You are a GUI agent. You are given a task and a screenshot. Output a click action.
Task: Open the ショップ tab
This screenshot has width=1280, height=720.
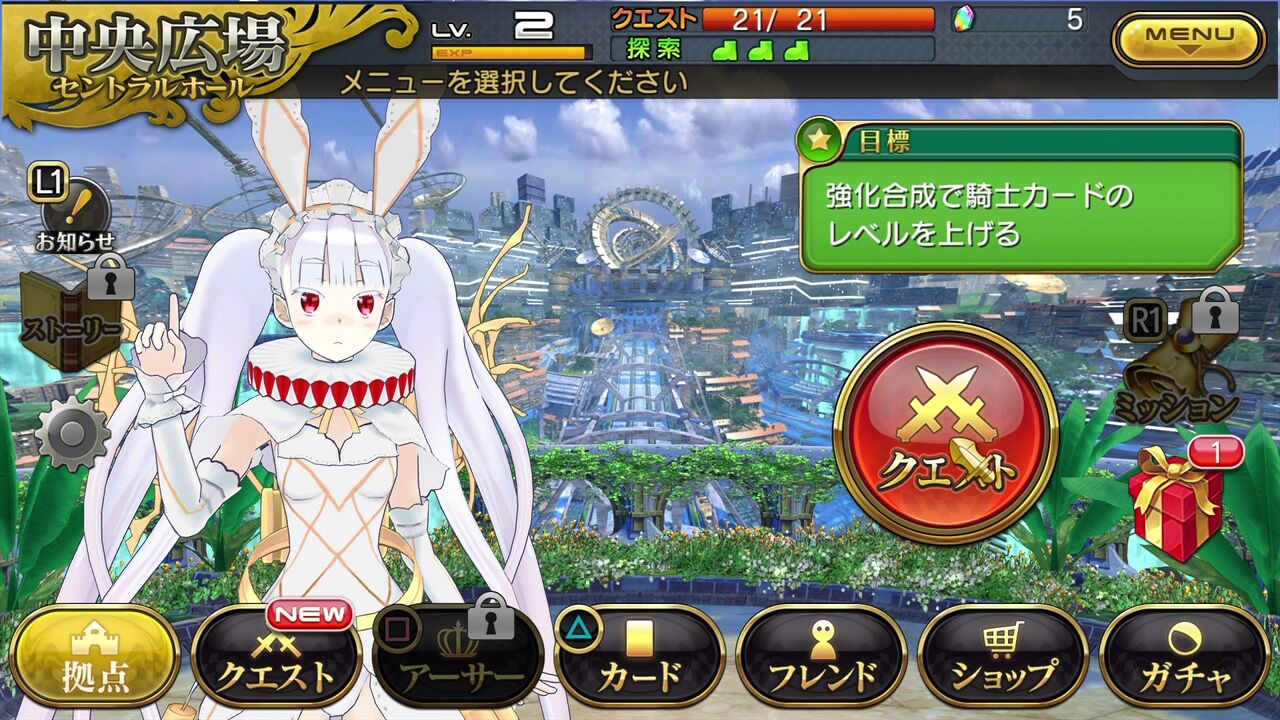click(x=1003, y=657)
